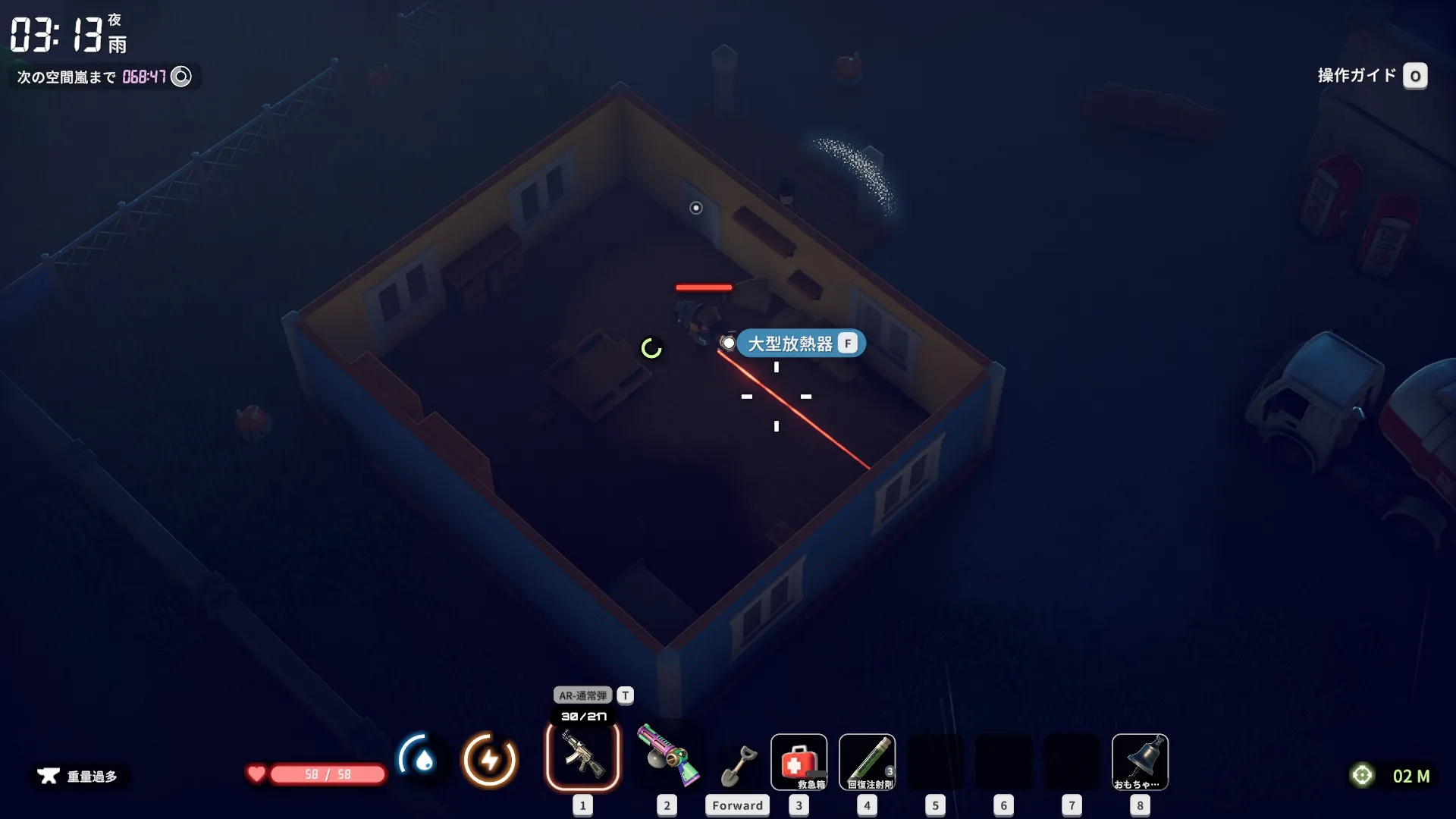Use the 救急箱 first aid kit slot

coord(799,761)
